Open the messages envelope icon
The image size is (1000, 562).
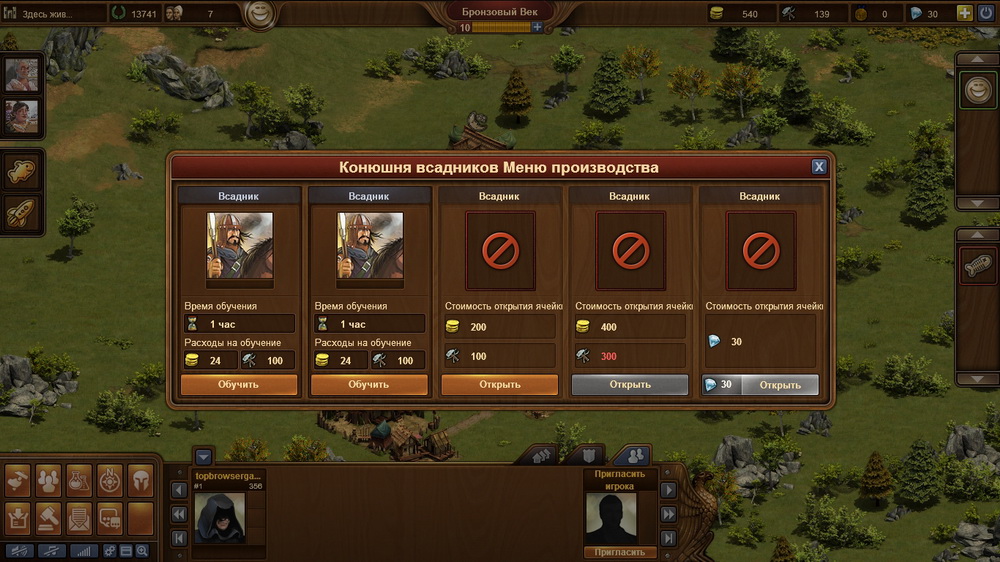click(x=79, y=517)
